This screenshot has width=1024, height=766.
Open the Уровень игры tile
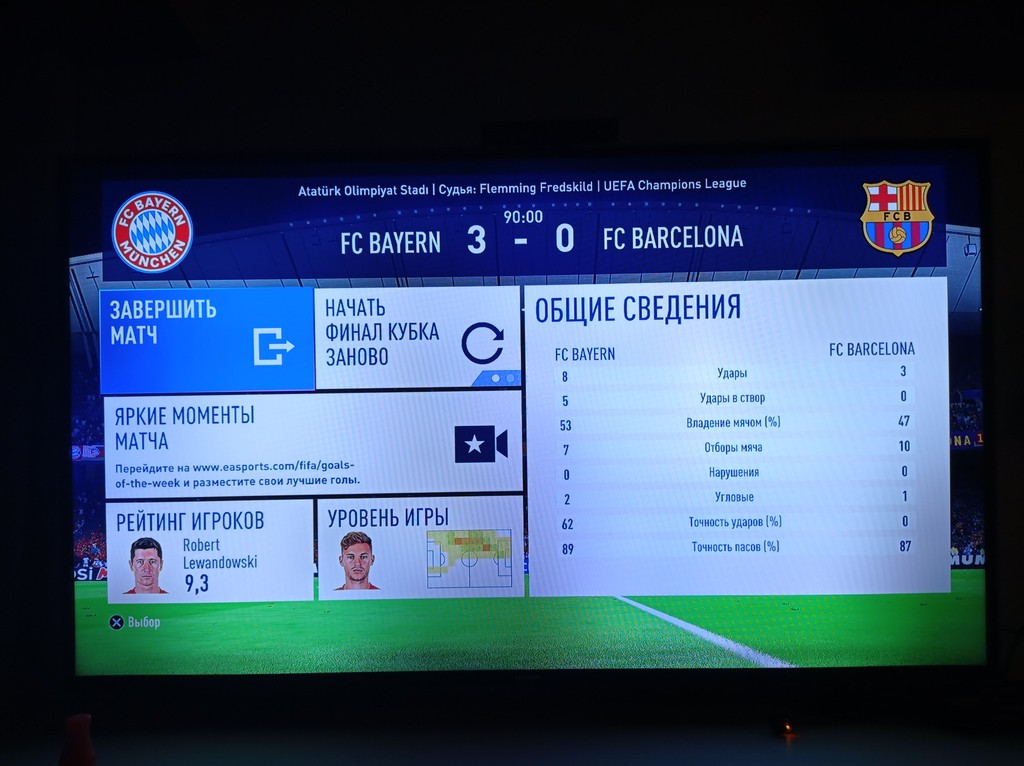tap(420, 548)
